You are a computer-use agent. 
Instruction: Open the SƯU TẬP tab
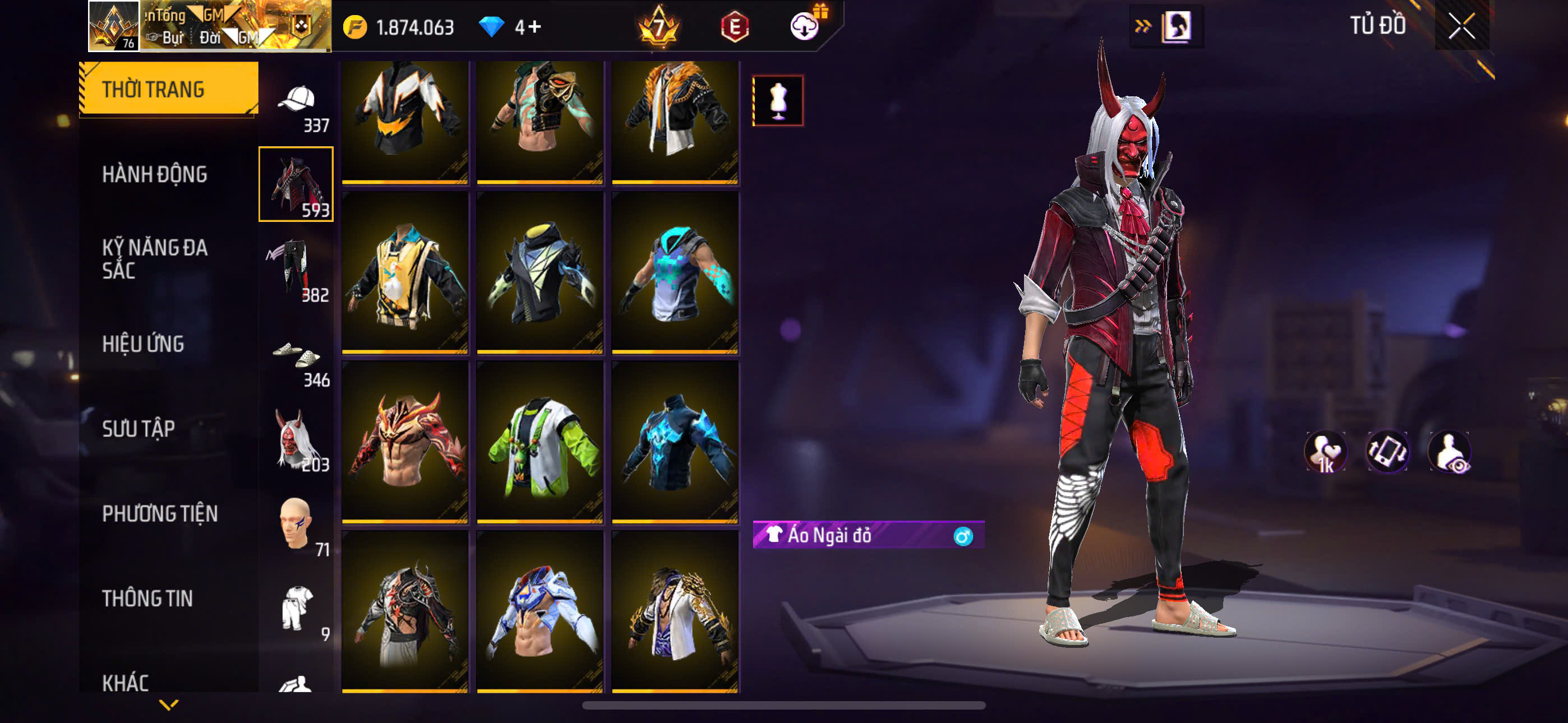coord(139,428)
